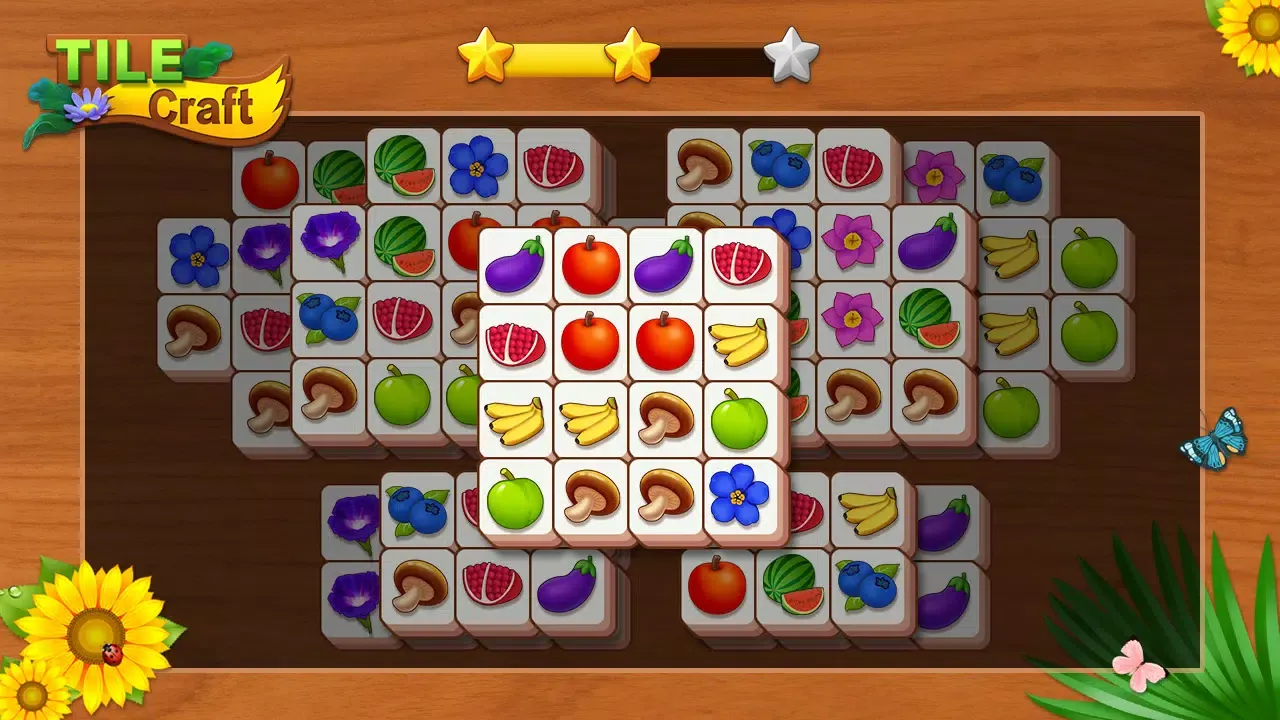
Task: Click the blue butterfly on the right edge
Action: (1213, 440)
